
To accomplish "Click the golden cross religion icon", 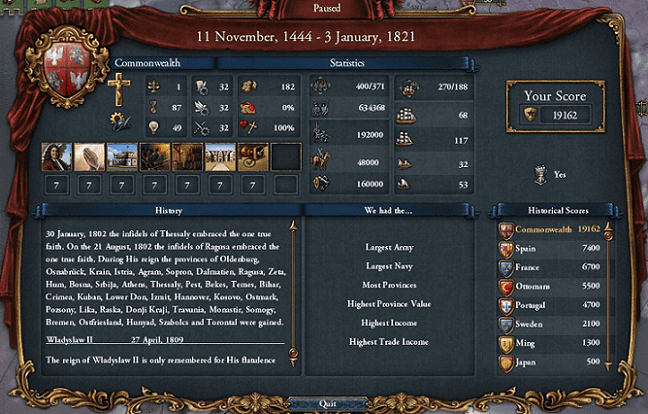I will pos(120,90).
